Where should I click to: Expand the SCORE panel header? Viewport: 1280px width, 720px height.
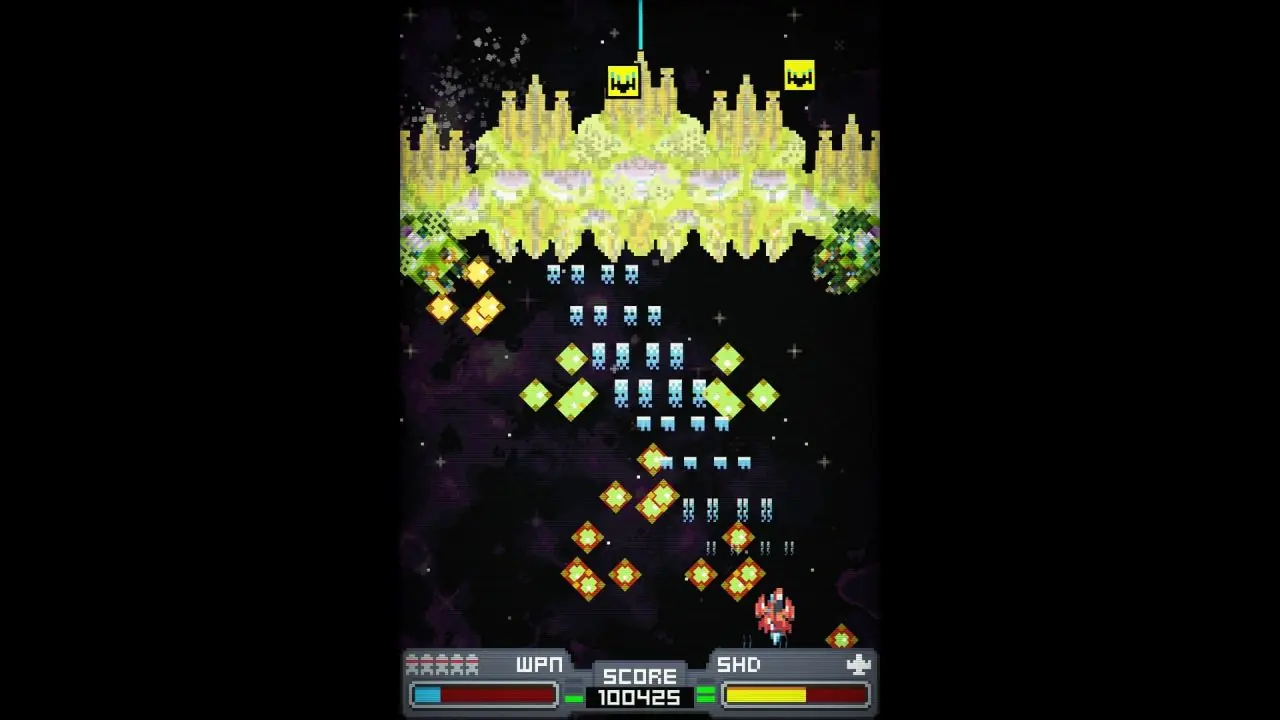[x=640, y=676]
